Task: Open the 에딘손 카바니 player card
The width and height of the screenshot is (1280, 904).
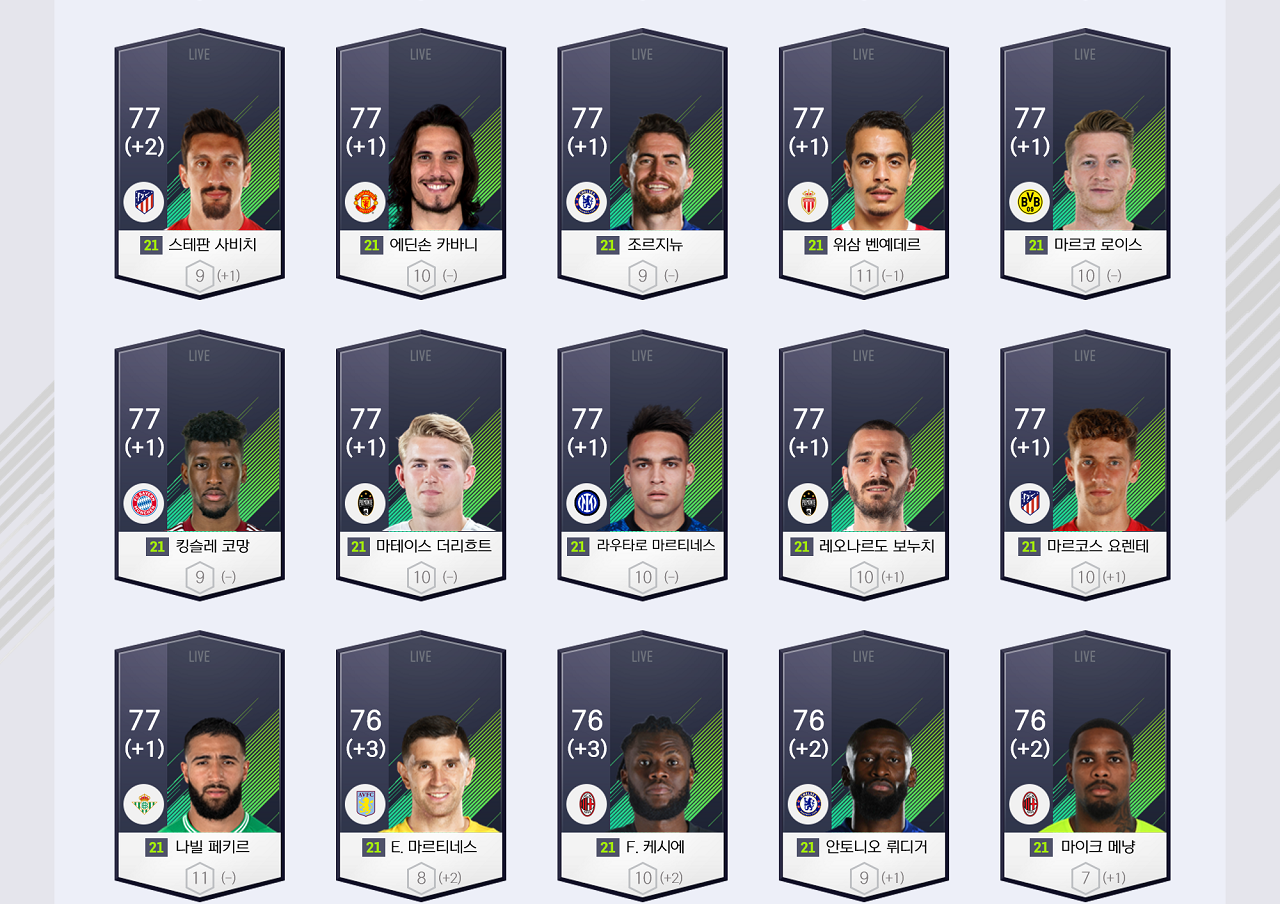Action: (421, 165)
